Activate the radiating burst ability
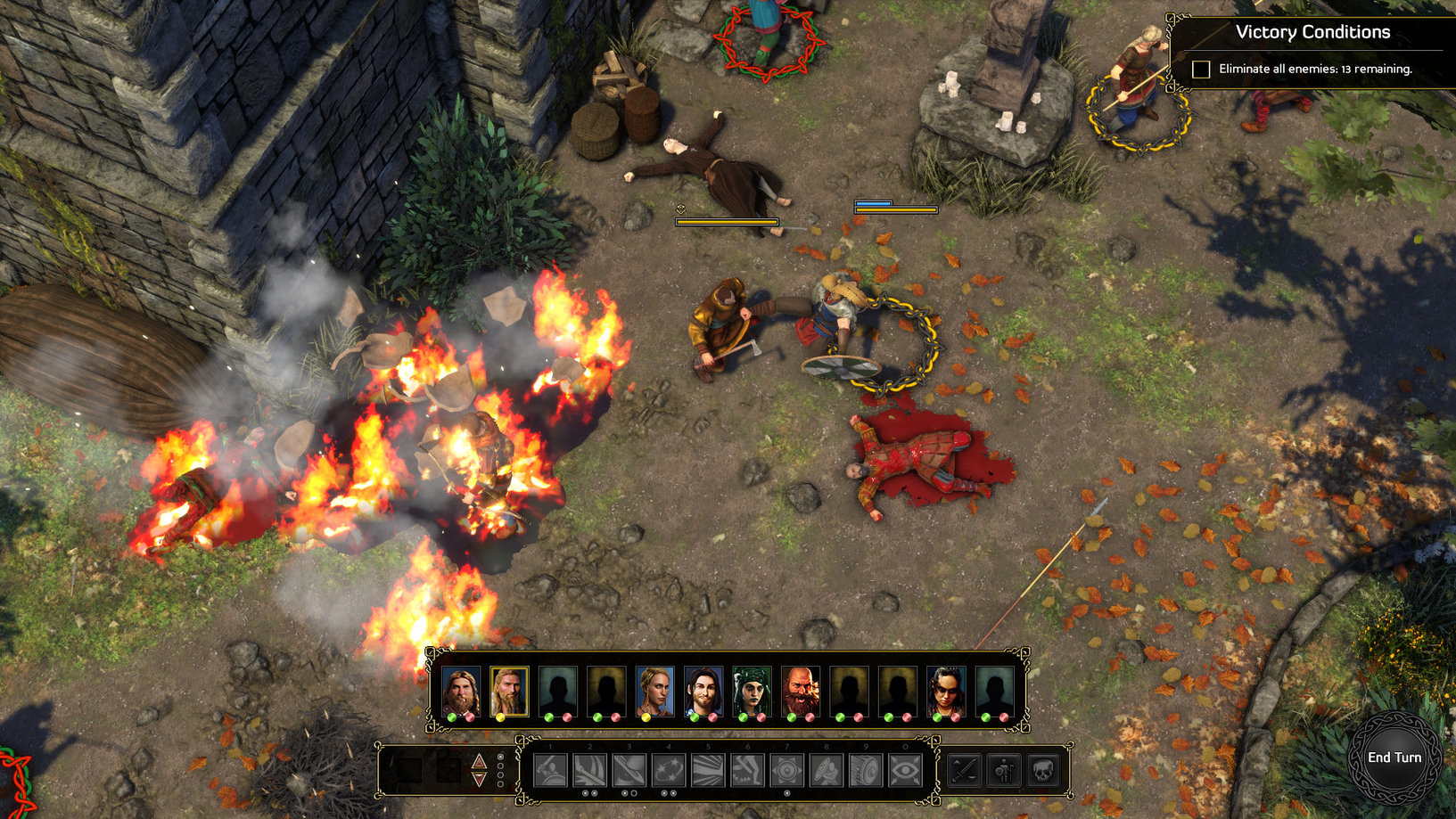Image resolution: width=1456 pixels, height=819 pixels. (x=708, y=771)
